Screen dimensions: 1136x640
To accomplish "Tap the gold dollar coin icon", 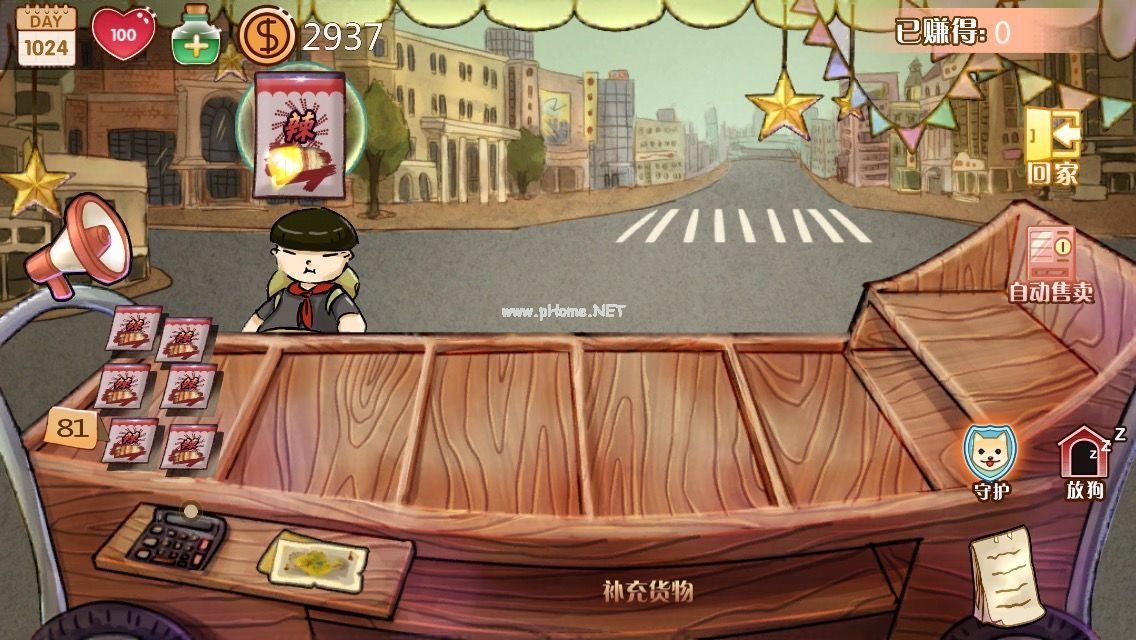I will pos(266,36).
